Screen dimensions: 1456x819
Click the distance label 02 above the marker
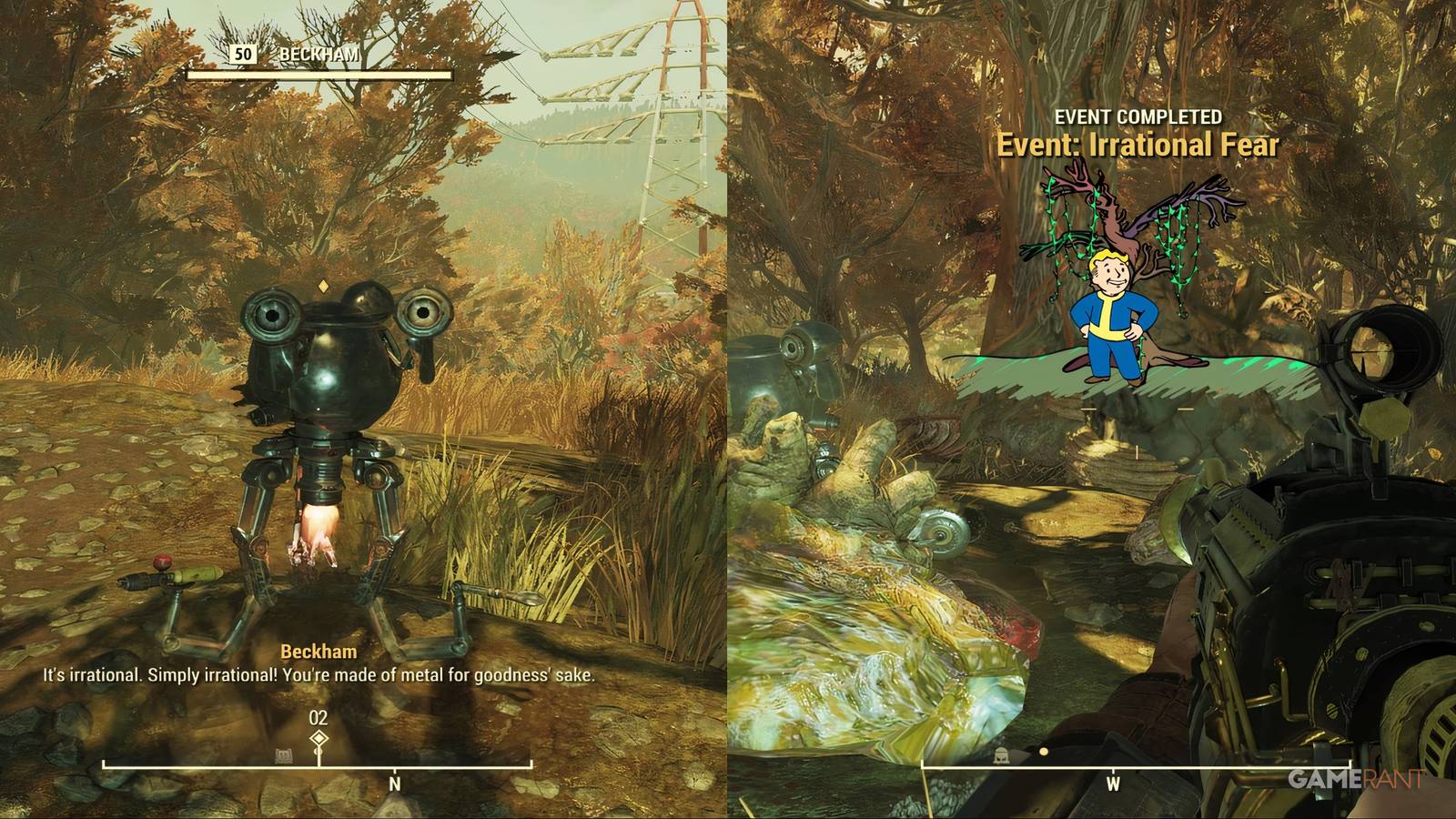[x=317, y=719]
